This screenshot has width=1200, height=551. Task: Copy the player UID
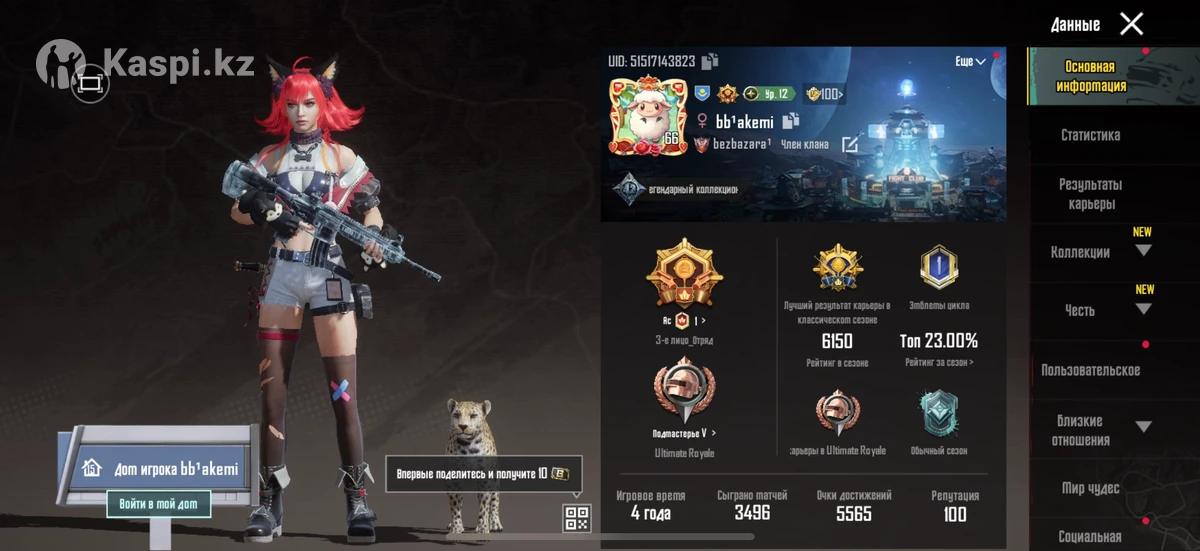point(710,62)
